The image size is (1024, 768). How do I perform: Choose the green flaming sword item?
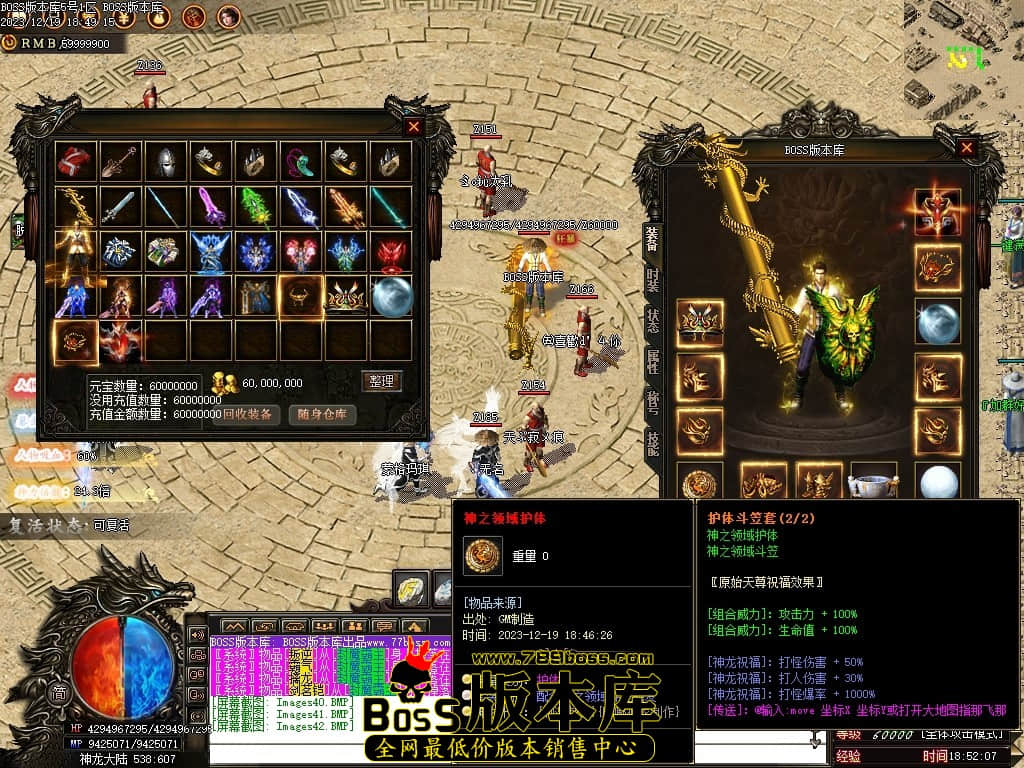click(254, 207)
